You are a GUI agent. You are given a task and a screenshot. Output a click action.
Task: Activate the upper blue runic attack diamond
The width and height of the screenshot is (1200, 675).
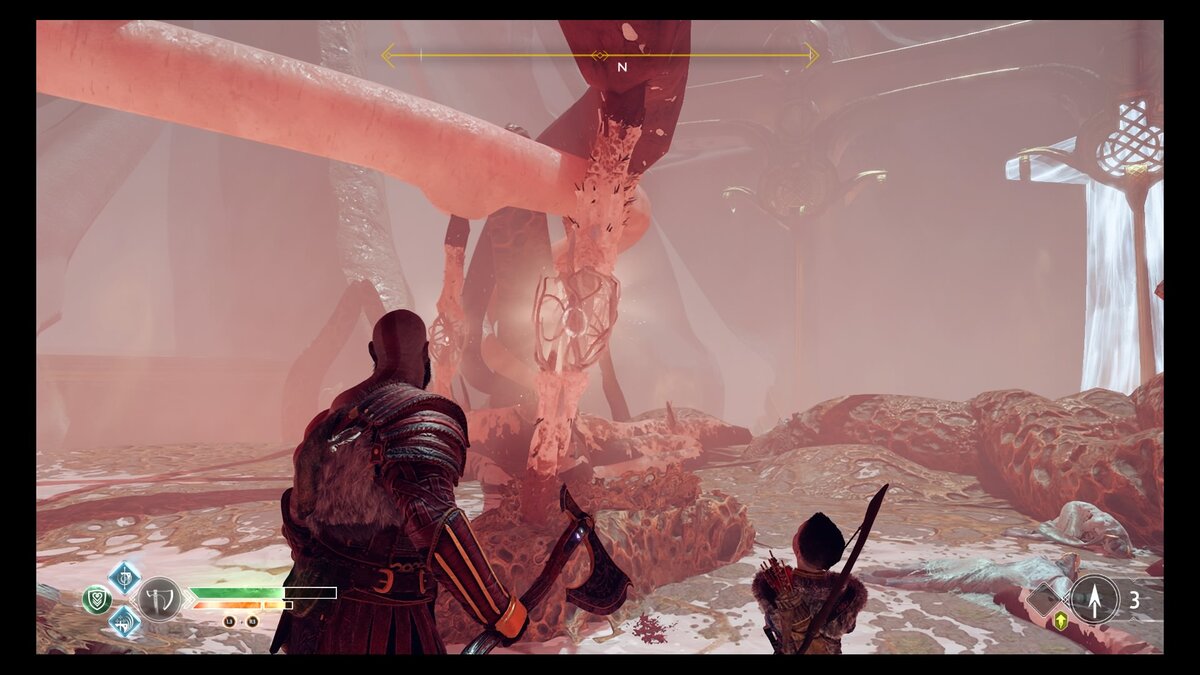[124, 577]
